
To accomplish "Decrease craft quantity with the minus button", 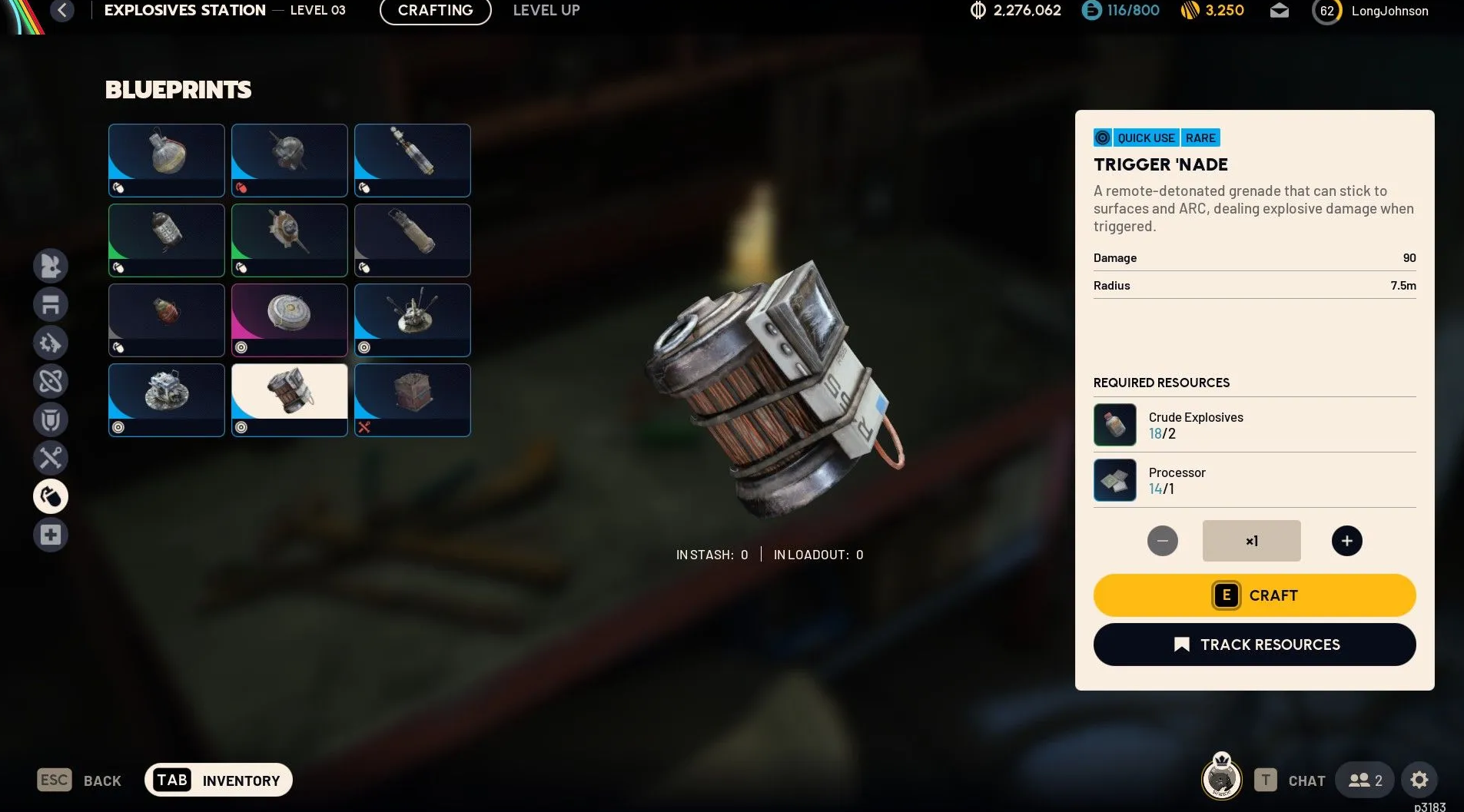I will click(x=1162, y=541).
